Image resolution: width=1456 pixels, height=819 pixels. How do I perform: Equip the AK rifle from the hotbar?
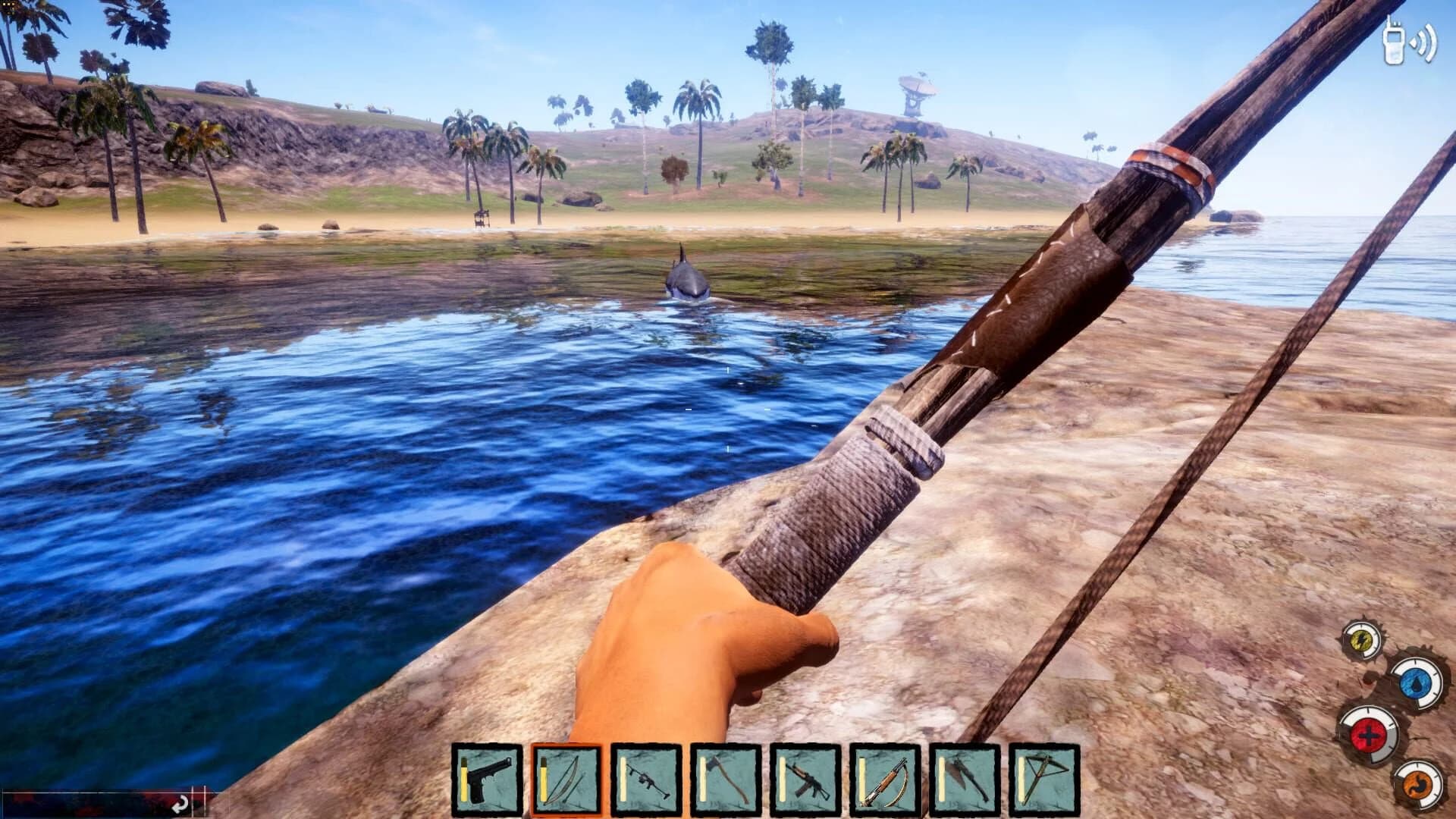pos(806,780)
